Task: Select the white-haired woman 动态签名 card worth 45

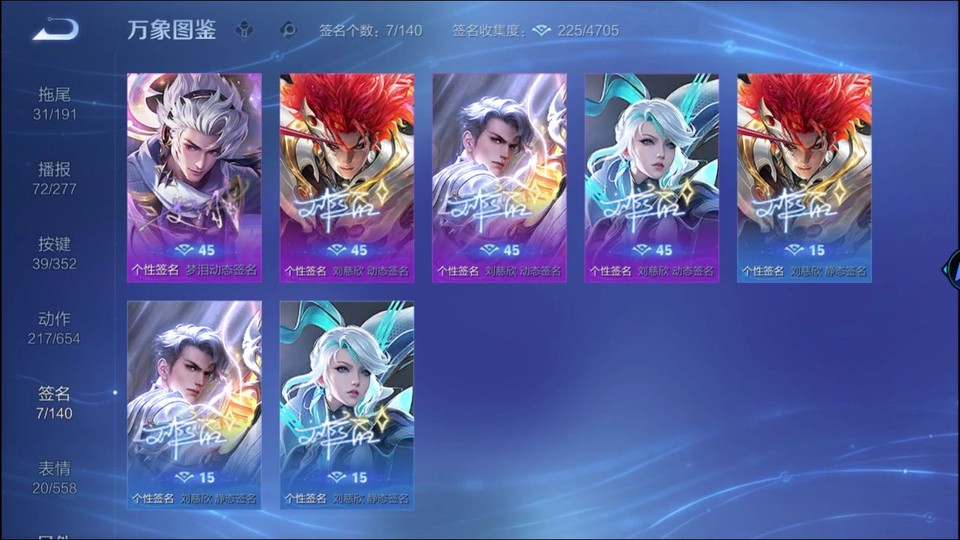Action: coord(651,177)
